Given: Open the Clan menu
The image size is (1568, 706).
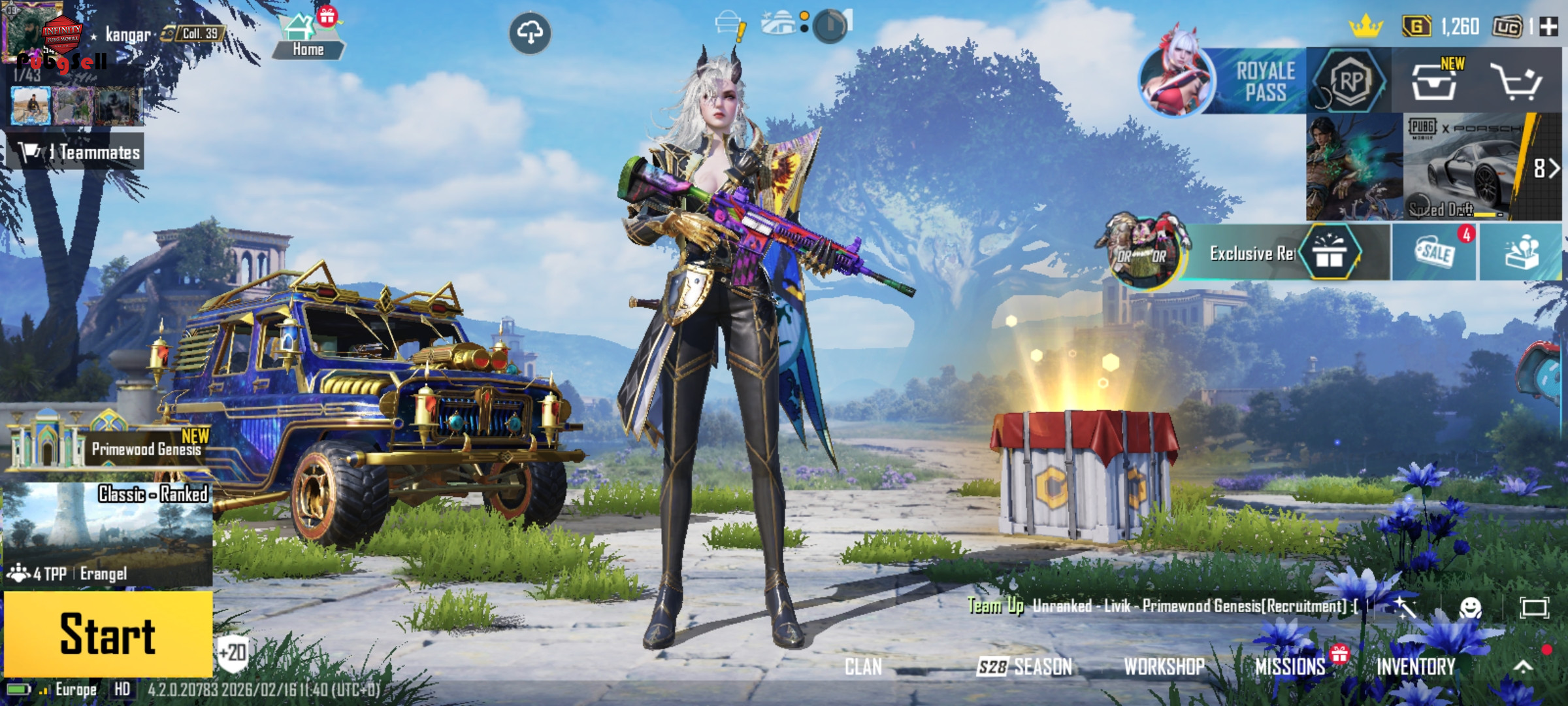Looking at the screenshot, I should tap(863, 667).
